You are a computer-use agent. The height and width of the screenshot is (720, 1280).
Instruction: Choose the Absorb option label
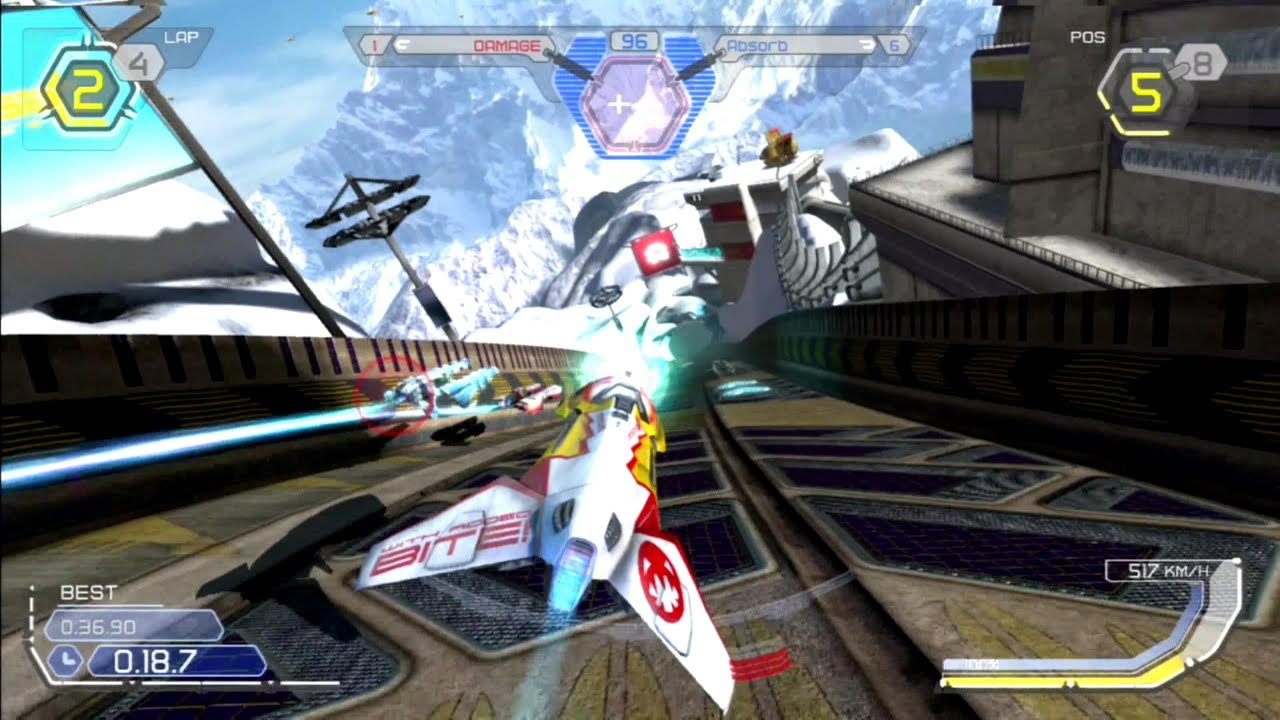757,46
